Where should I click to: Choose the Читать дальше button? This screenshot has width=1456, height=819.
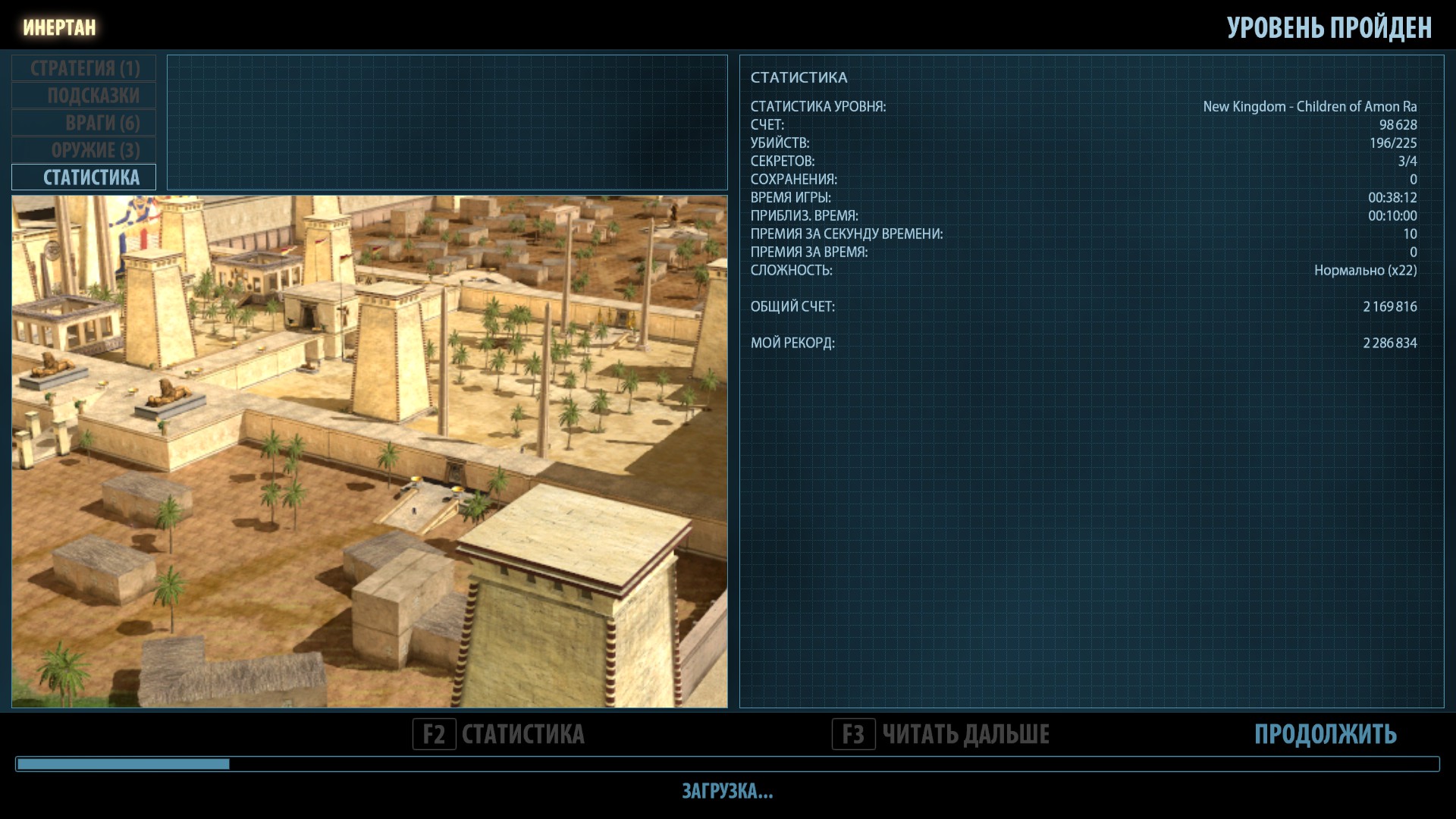[x=941, y=734]
